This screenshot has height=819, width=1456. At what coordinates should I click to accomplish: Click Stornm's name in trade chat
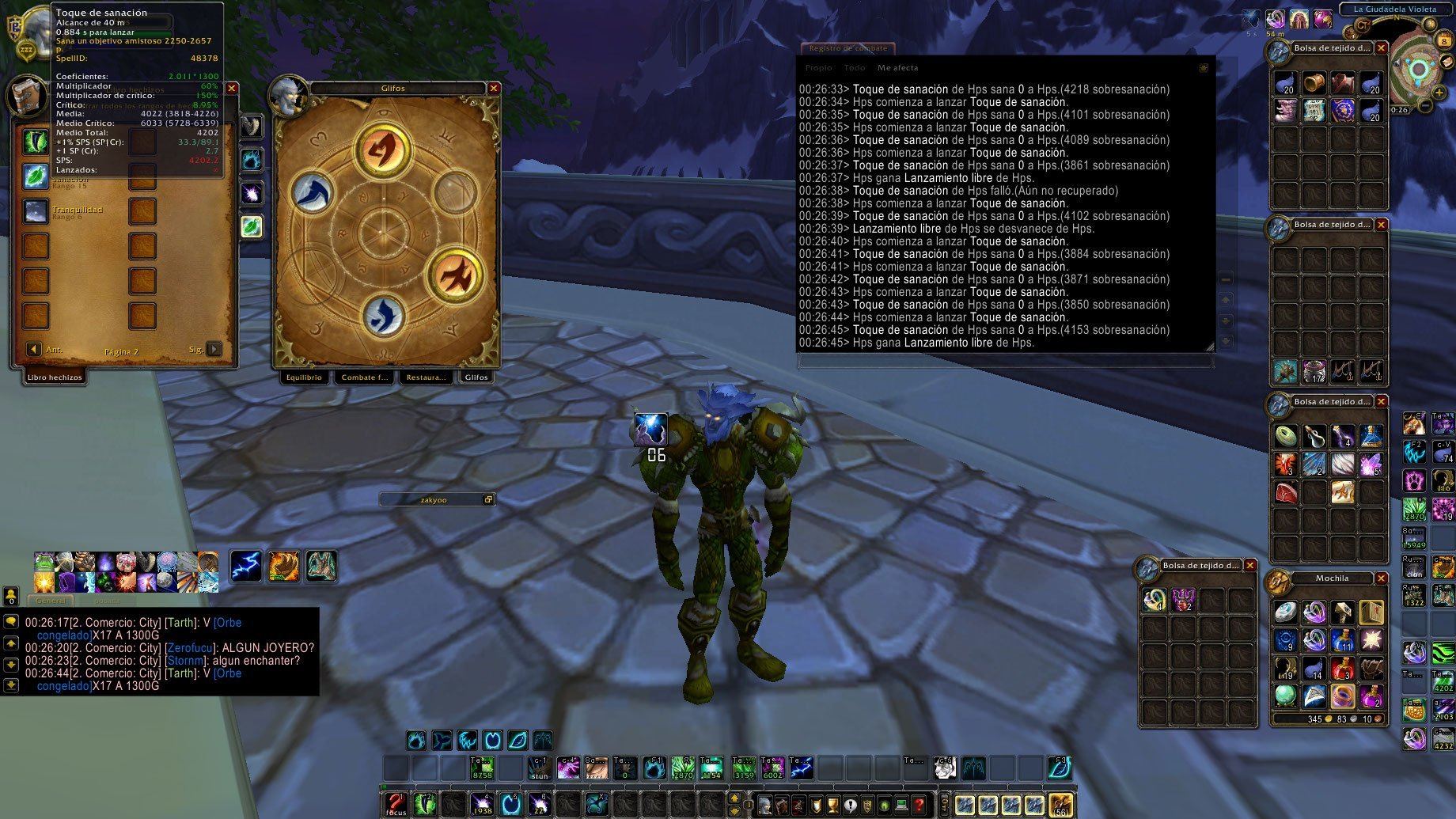point(186,661)
